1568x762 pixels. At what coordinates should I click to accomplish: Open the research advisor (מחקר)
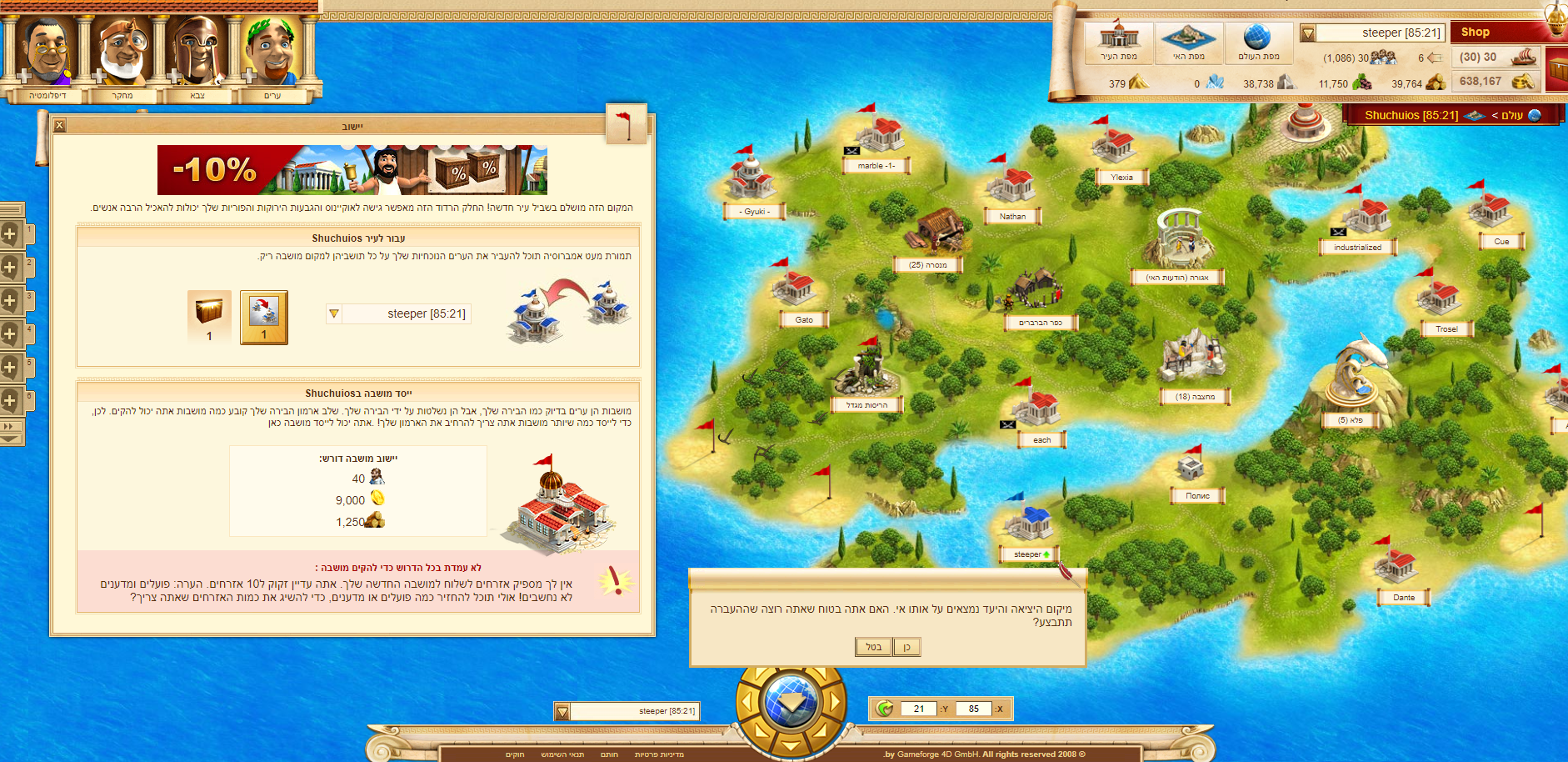click(x=122, y=52)
